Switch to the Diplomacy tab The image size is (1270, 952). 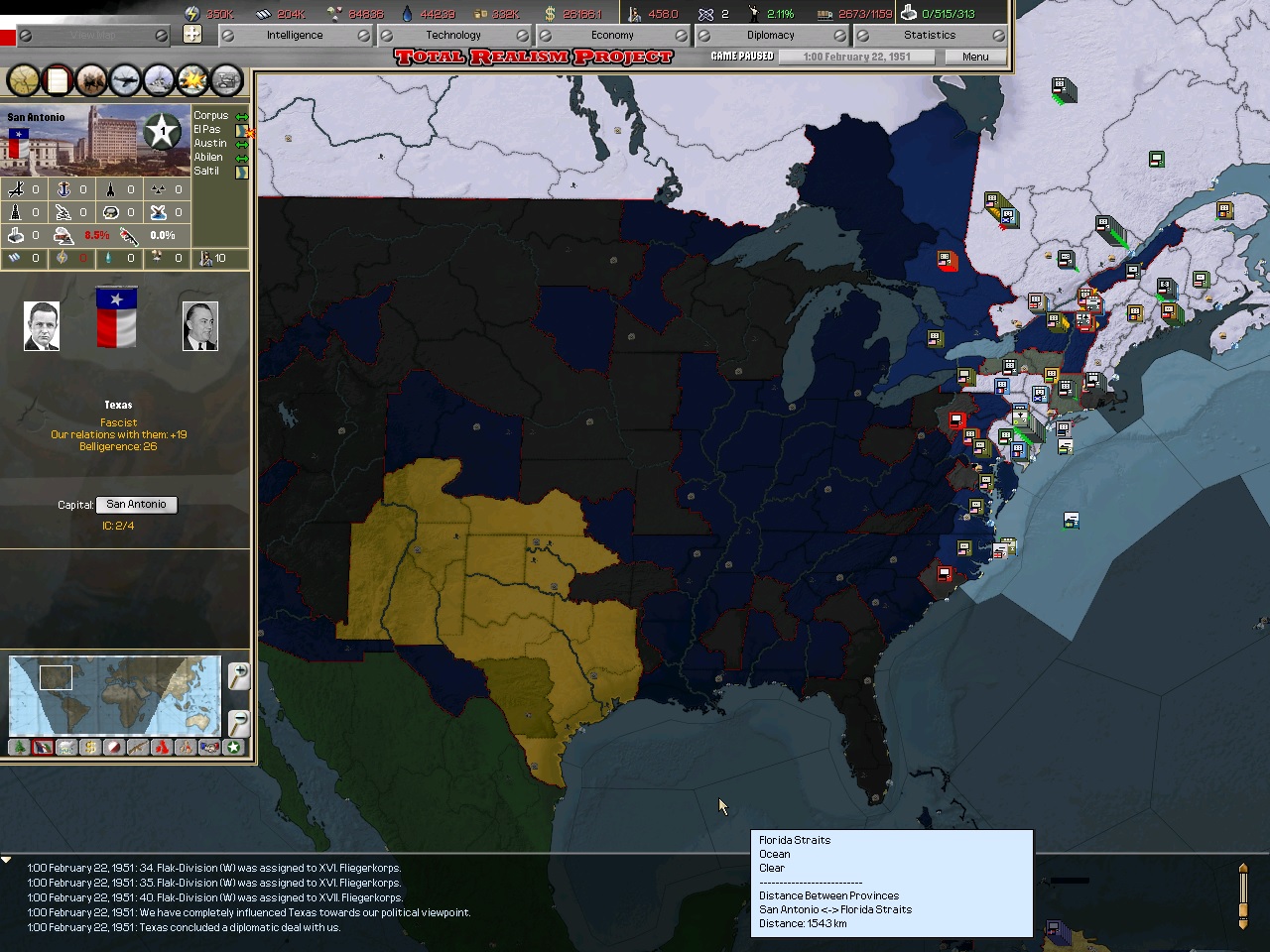[771, 34]
